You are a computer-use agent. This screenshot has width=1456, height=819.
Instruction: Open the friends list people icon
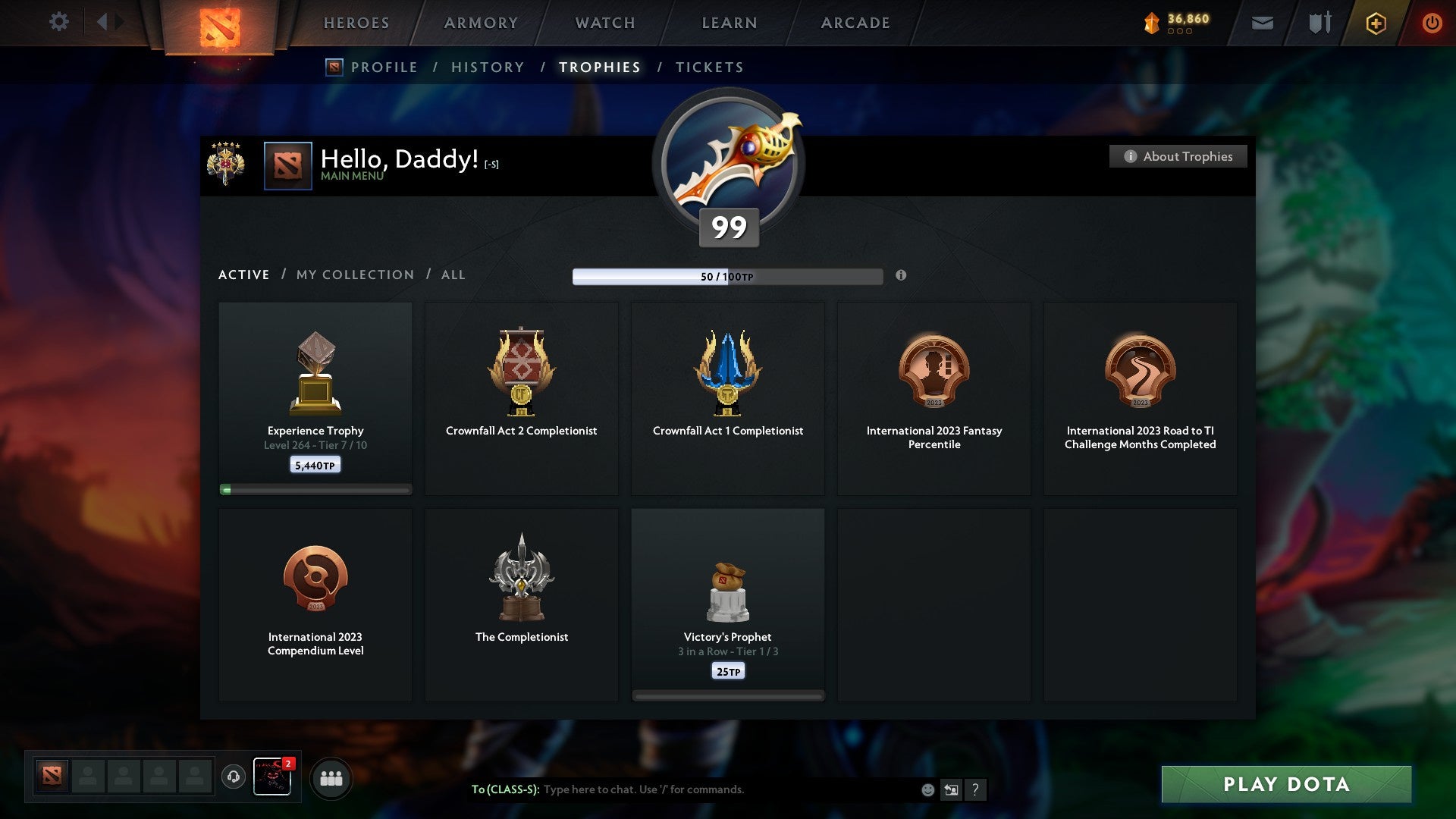pyautogui.click(x=331, y=777)
